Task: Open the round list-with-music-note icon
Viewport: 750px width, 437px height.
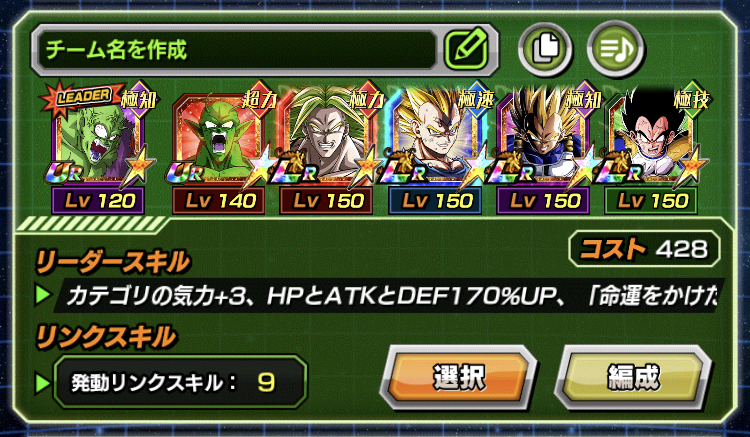Action: 613,46
